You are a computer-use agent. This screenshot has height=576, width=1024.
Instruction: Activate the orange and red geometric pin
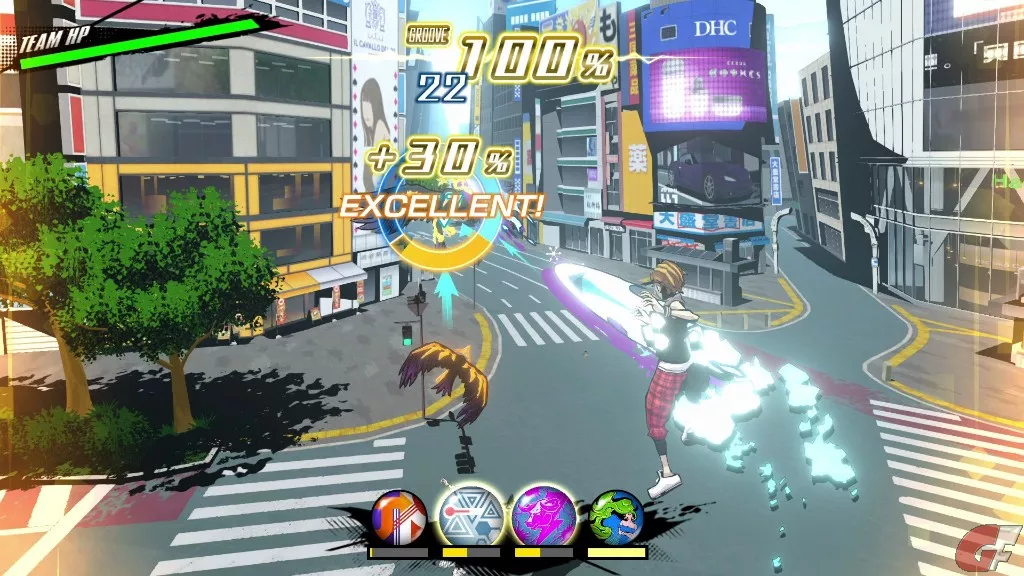[x=399, y=516]
